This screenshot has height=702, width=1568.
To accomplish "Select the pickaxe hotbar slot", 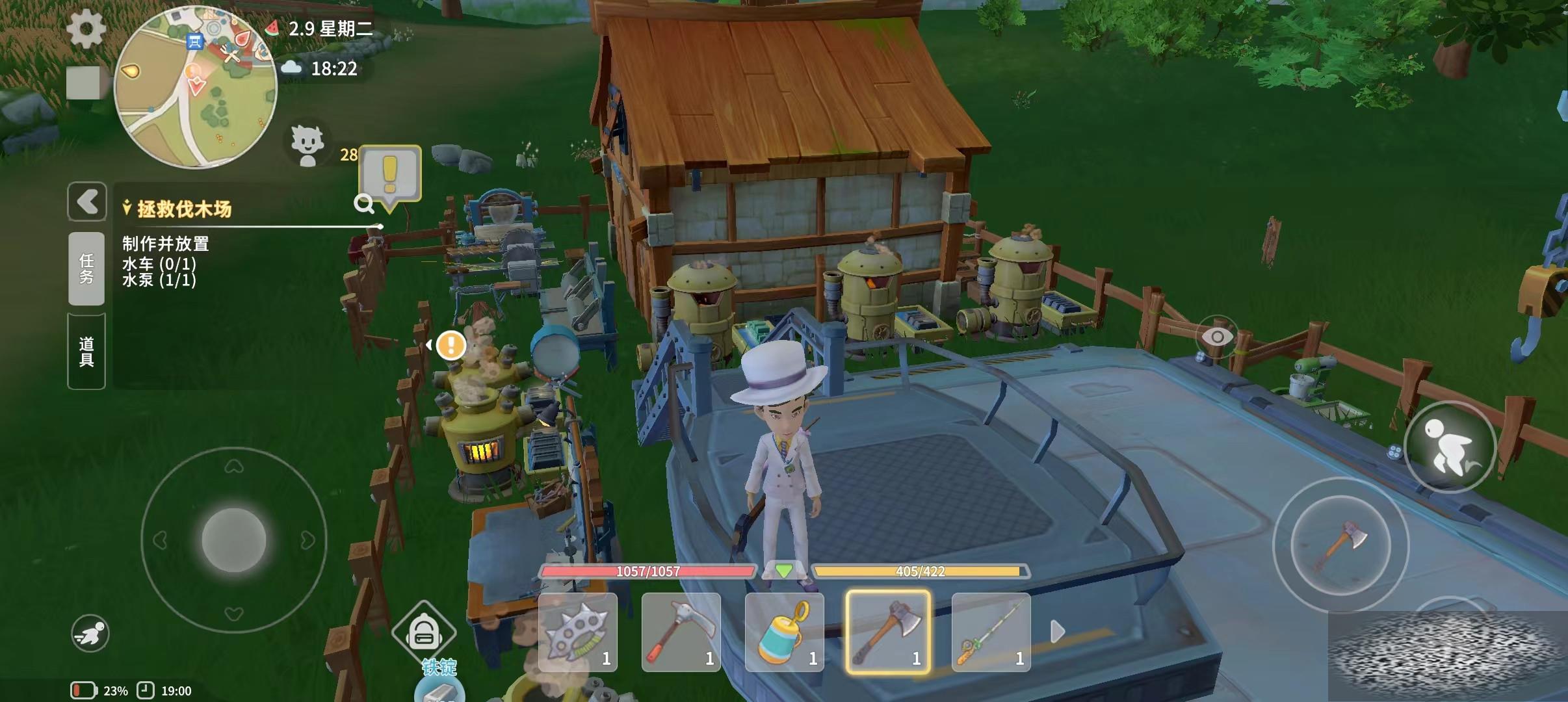I will click(681, 632).
